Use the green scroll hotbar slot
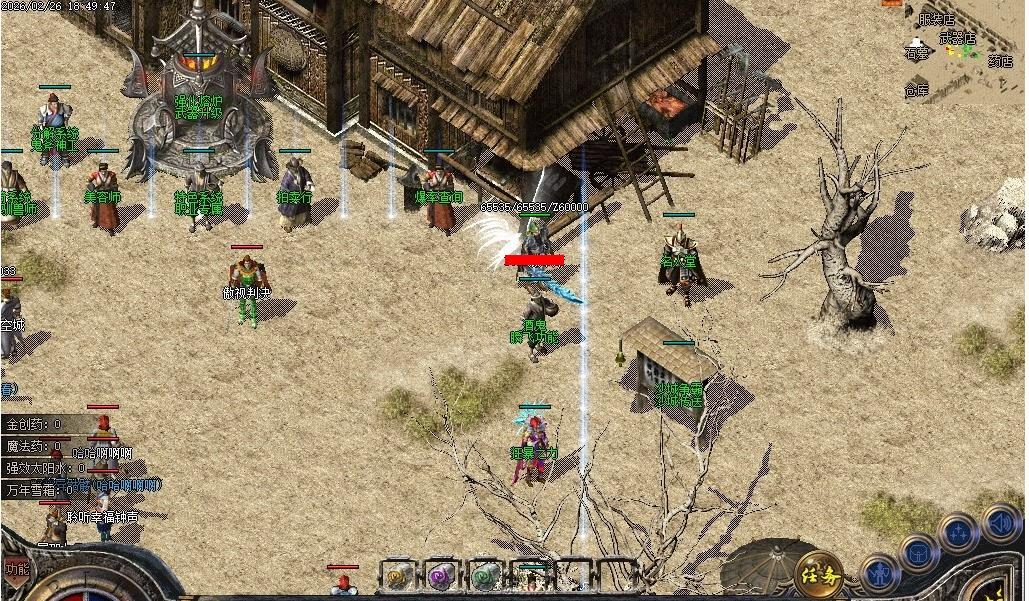The height and width of the screenshot is (601, 1029). (485, 575)
